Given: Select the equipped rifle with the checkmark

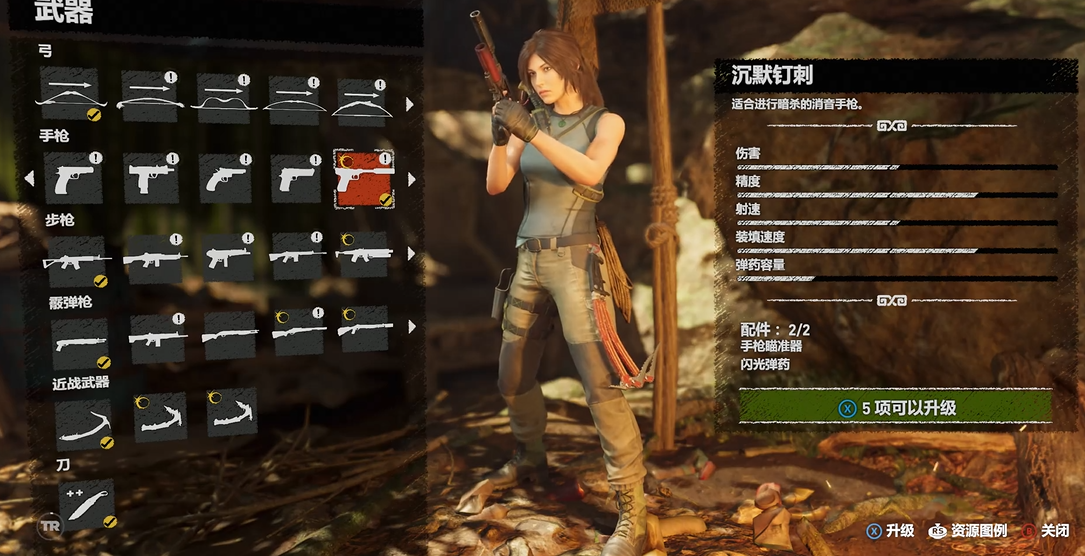Looking at the screenshot, I should (x=75, y=261).
